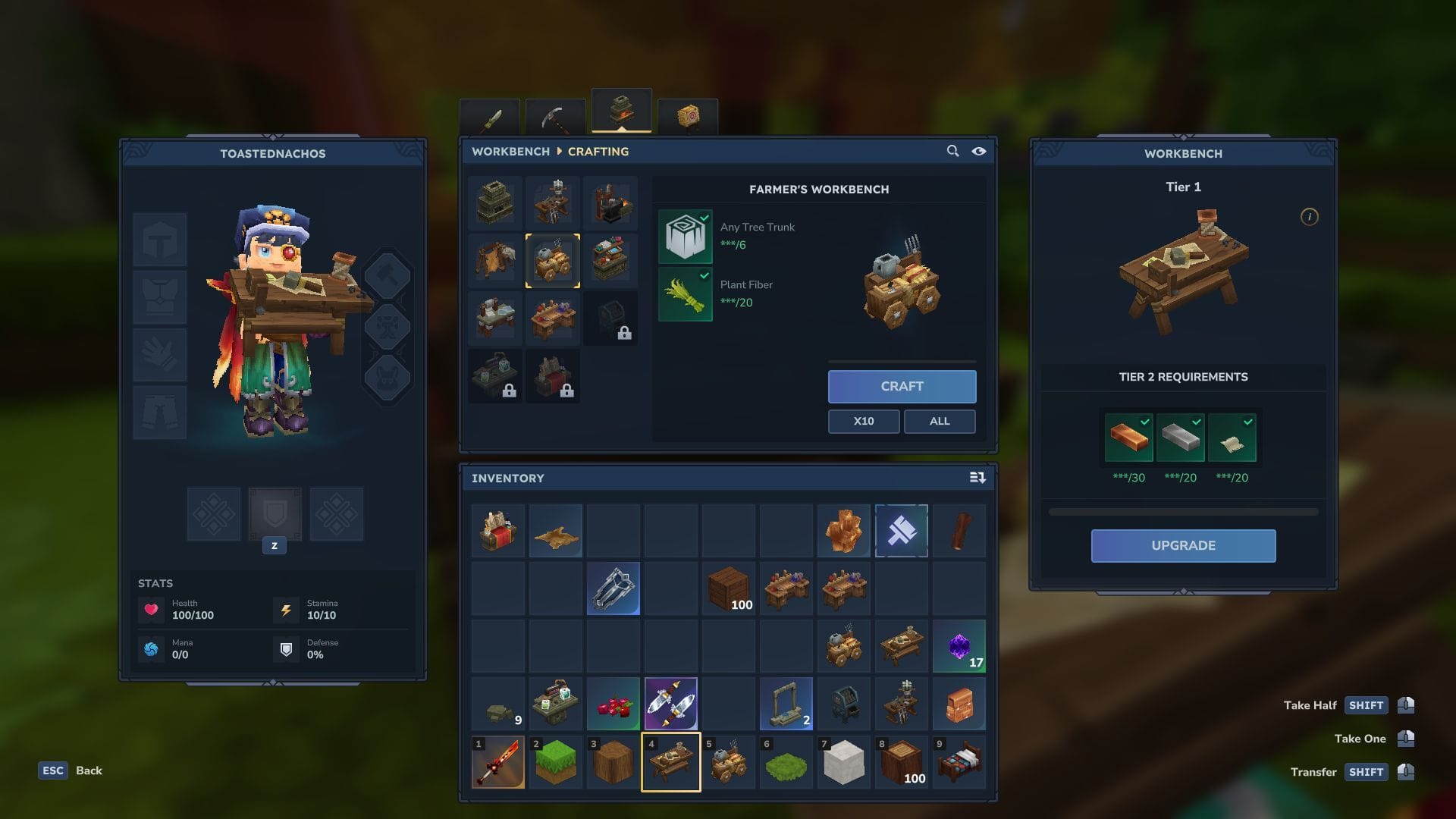Select the Farmer's Workbench recipe
This screenshot has height=819, width=1456.
point(553,260)
